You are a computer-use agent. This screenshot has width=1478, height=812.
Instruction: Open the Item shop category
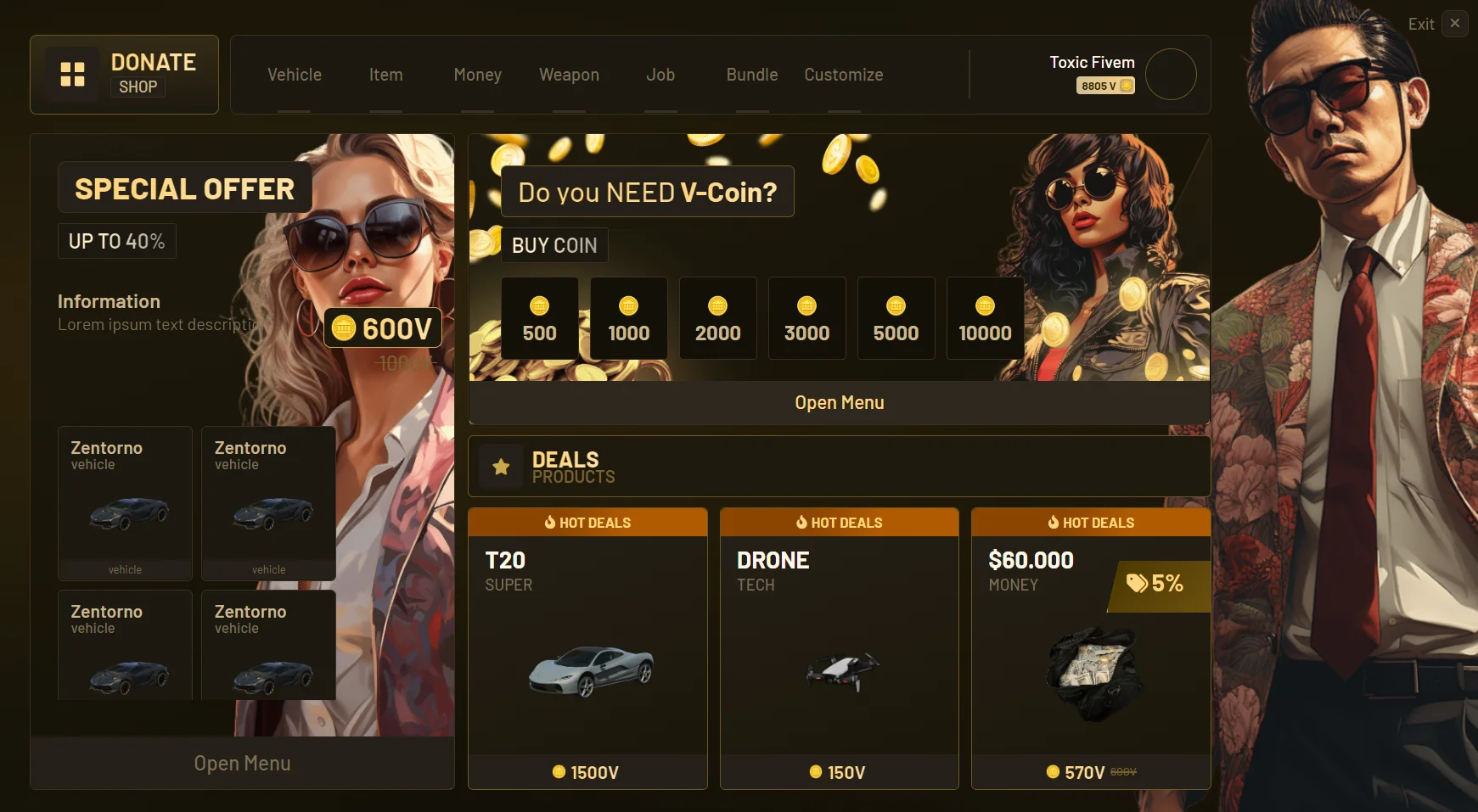(385, 76)
